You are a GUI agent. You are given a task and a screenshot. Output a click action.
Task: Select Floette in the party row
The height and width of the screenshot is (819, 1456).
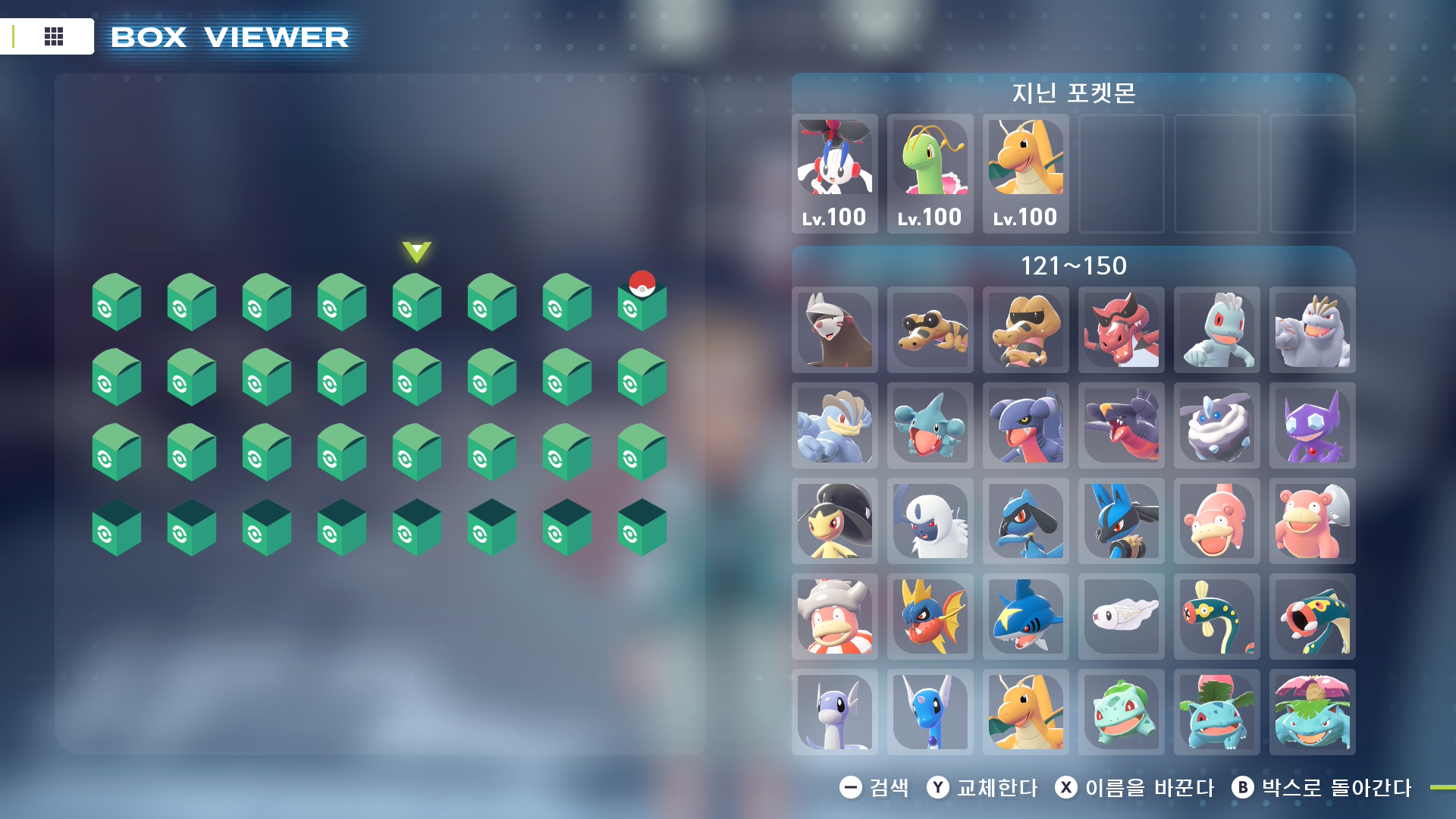835,173
